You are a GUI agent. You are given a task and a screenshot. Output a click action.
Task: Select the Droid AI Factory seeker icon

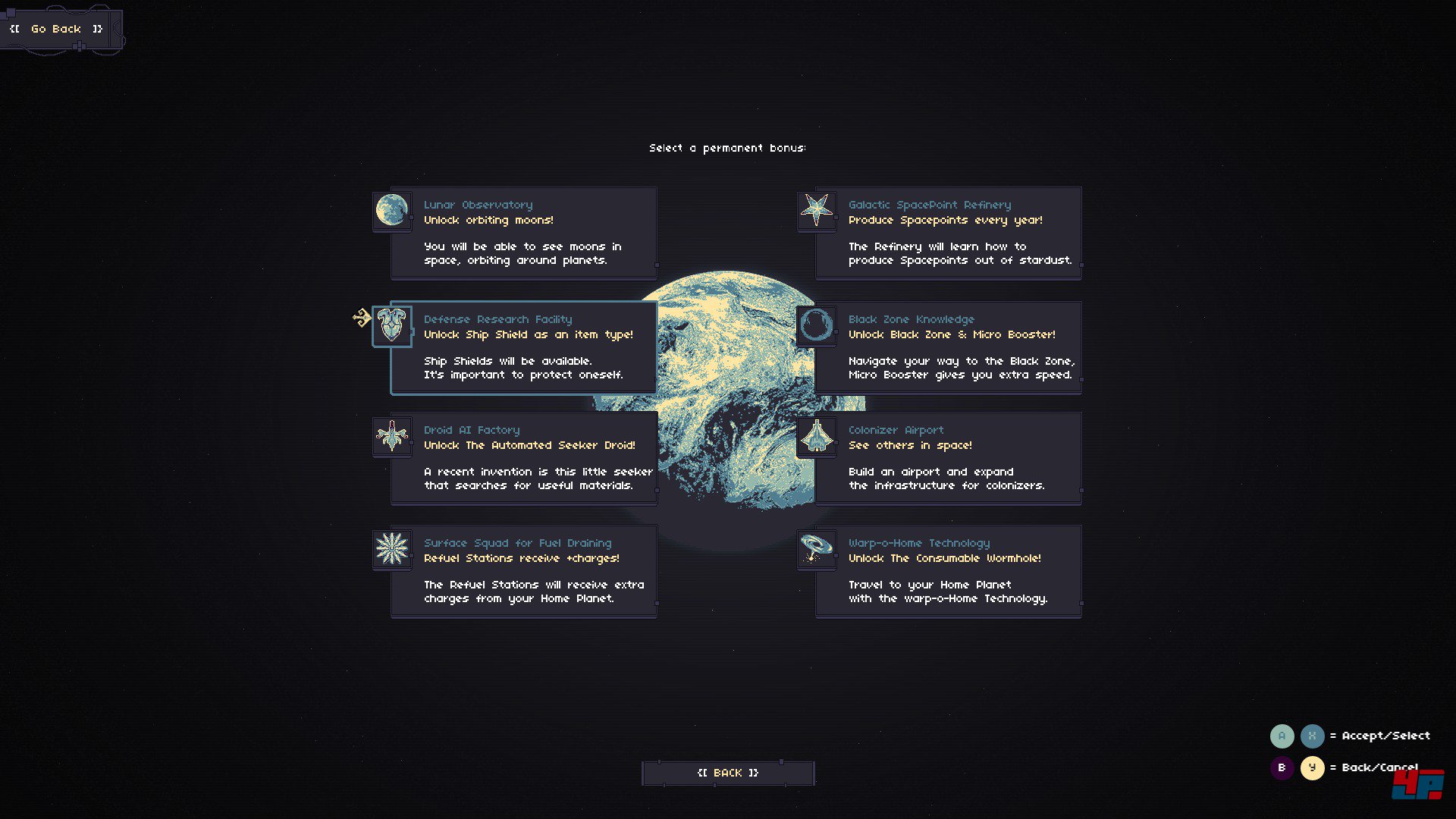tap(391, 436)
